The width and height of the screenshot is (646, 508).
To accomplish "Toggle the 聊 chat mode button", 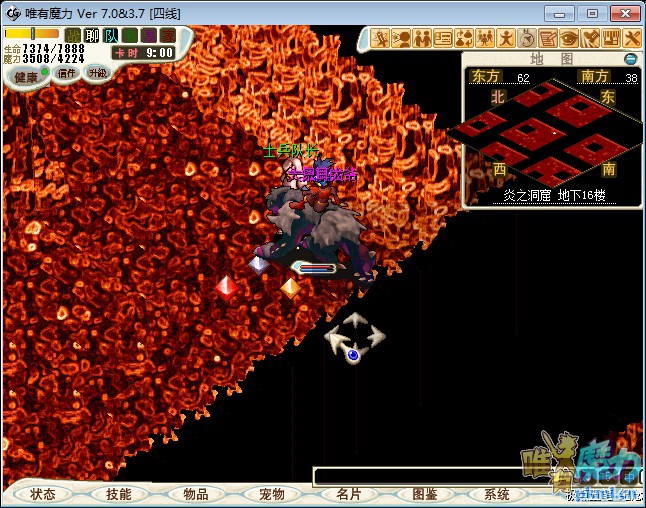I will [x=92, y=36].
